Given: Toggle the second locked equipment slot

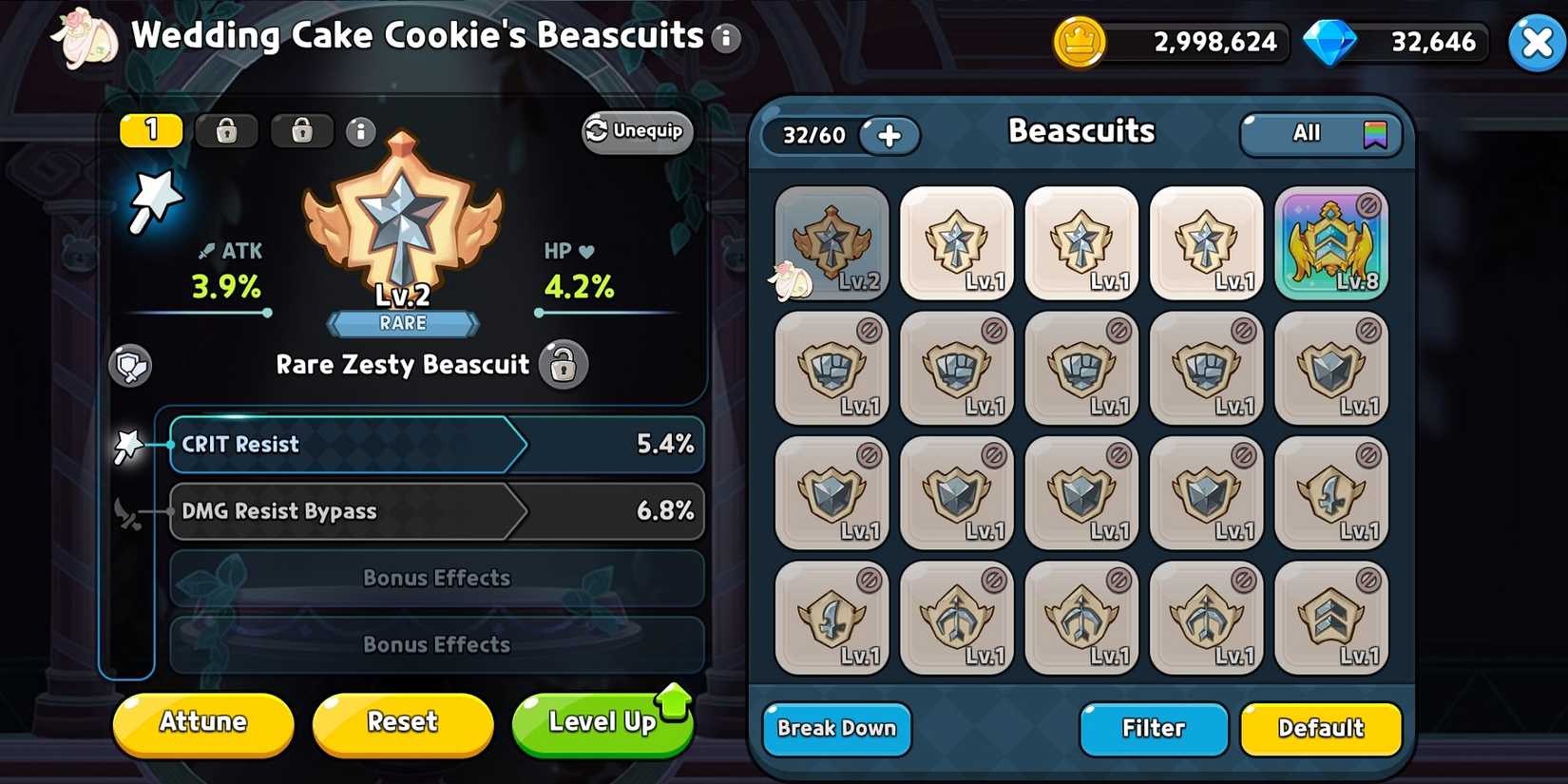Looking at the screenshot, I should 302,131.
